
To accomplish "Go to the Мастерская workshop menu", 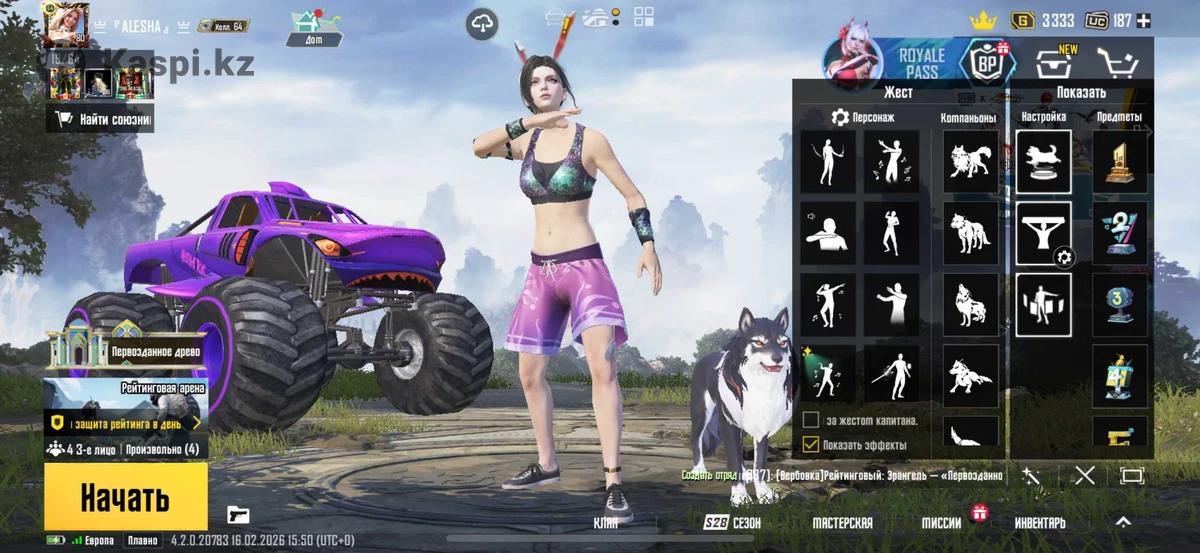I will 842,523.
